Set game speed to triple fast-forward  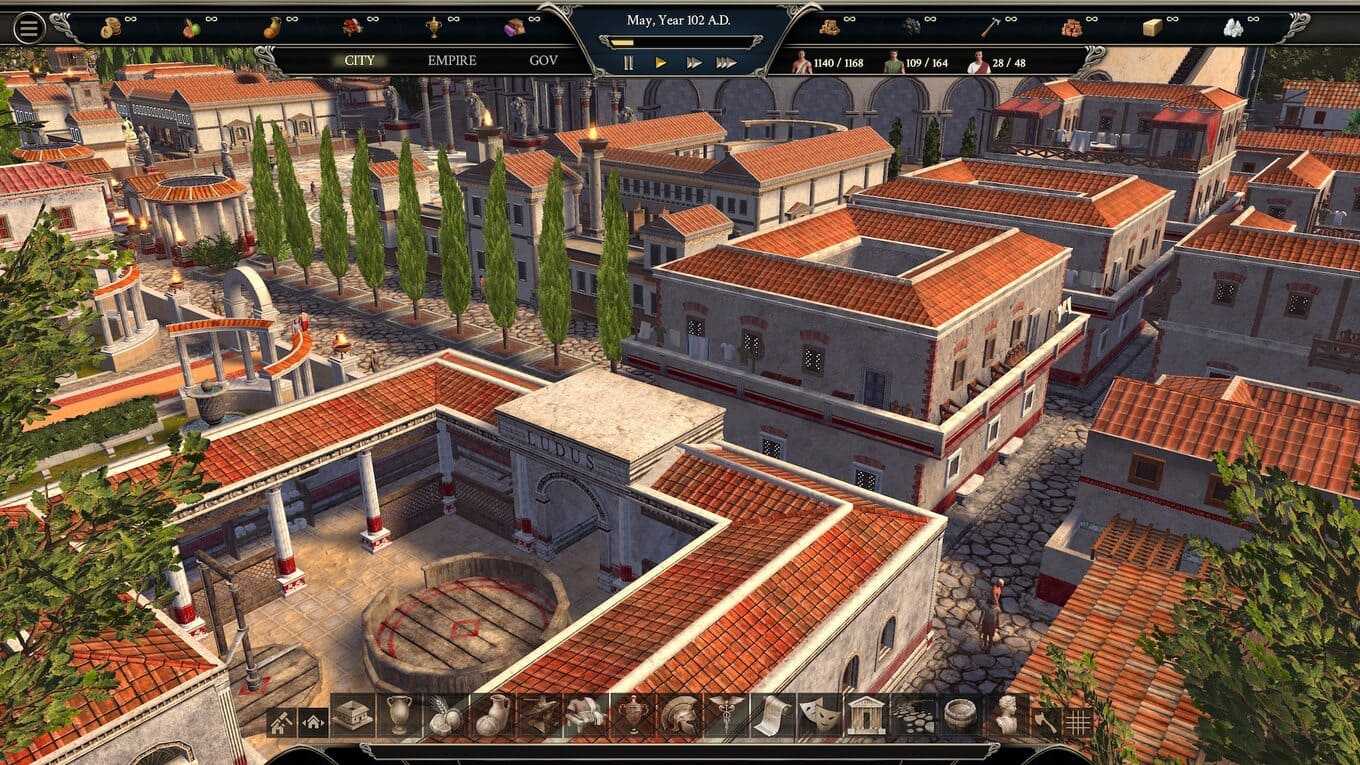click(x=726, y=63)
